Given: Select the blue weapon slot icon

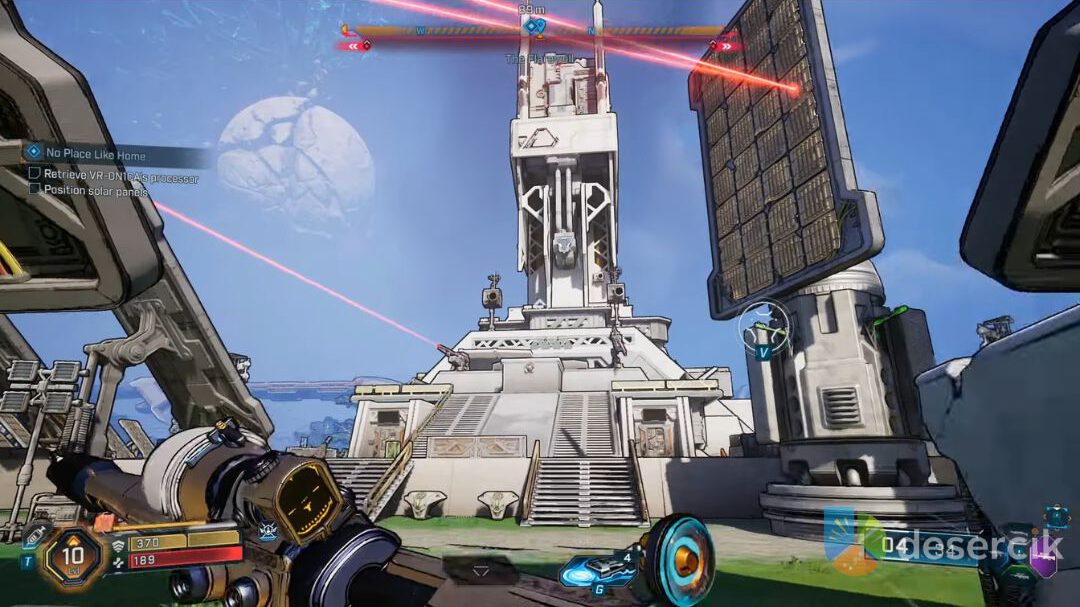Looking at the screenshot, I should point(1056,518).
